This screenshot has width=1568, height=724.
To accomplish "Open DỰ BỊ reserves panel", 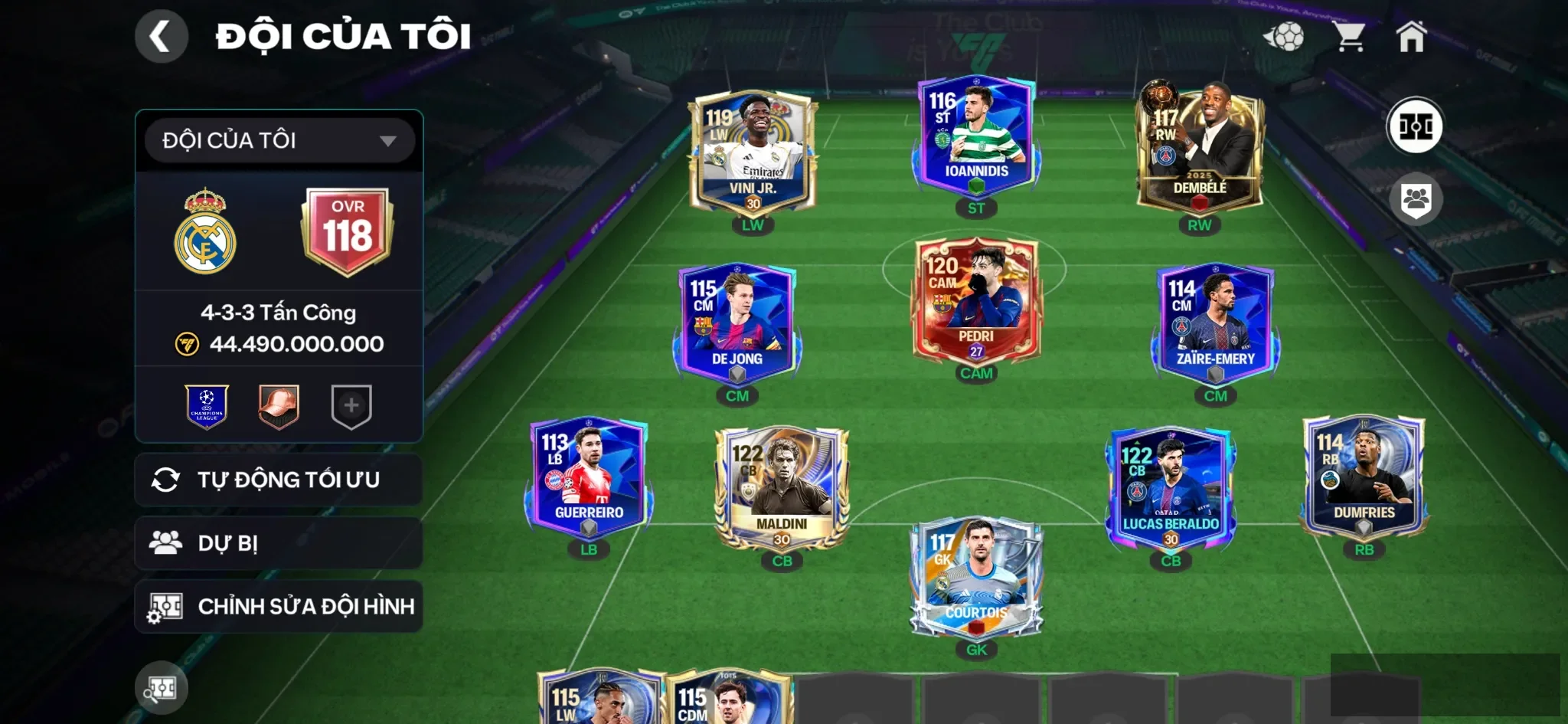I will point(279,543).
